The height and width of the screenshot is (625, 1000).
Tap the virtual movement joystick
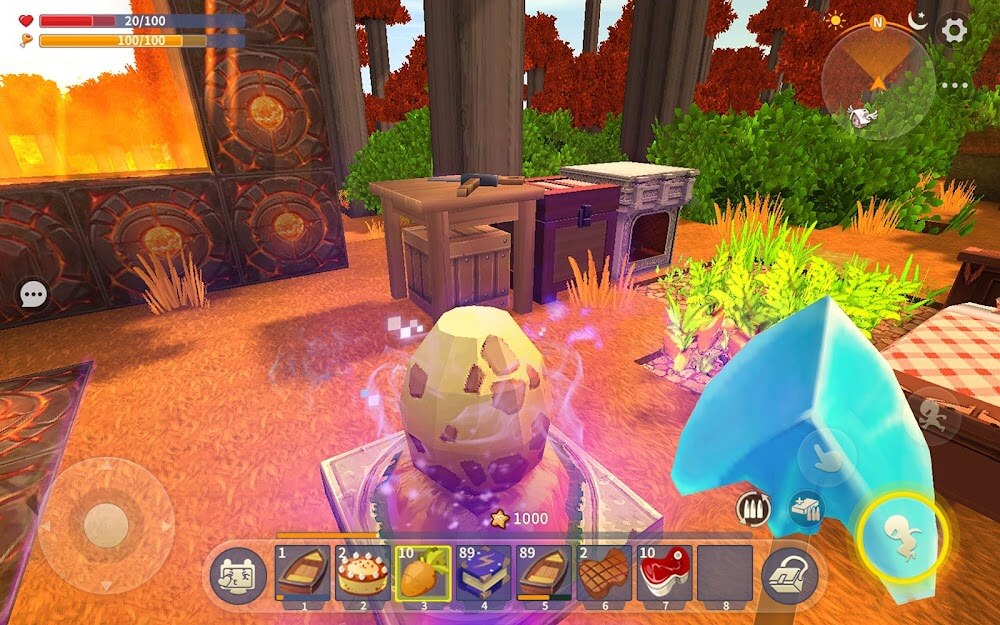click(x=105, y=525)
